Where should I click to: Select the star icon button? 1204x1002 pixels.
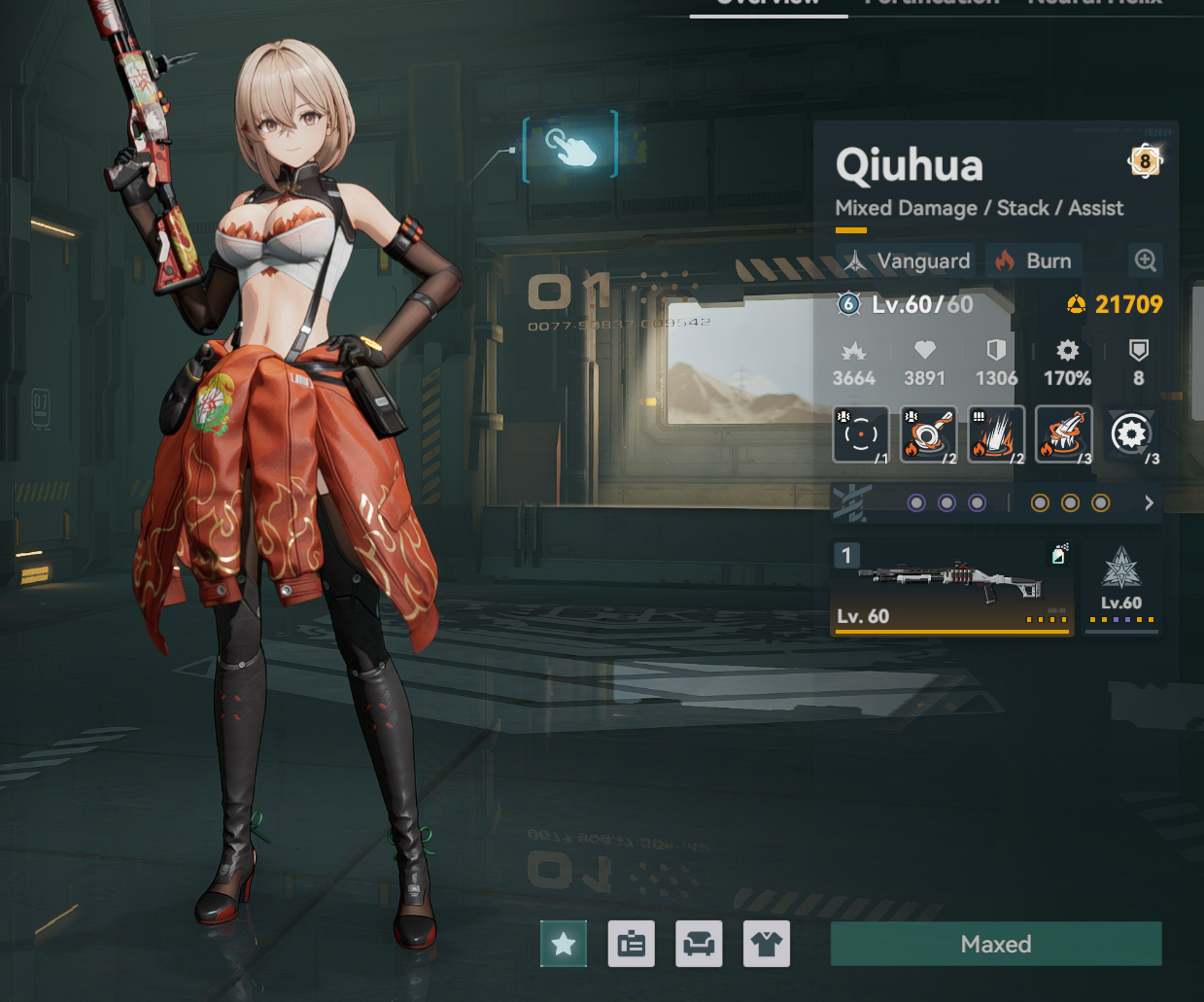click(x=564, y=944)
